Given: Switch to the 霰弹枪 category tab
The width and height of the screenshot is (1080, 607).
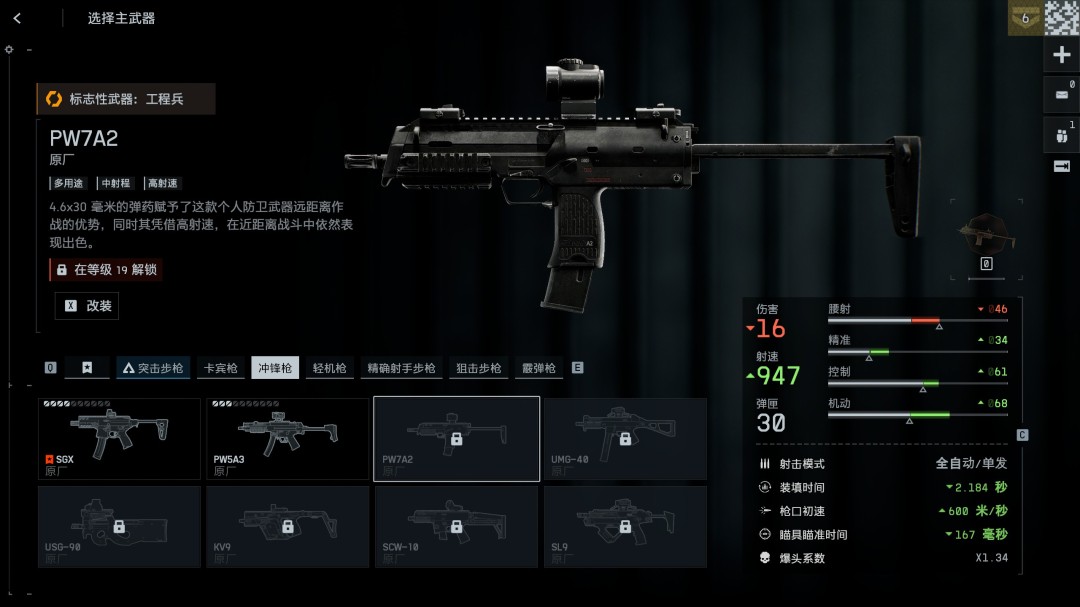Looking at the screenshot, I should 538,368.
